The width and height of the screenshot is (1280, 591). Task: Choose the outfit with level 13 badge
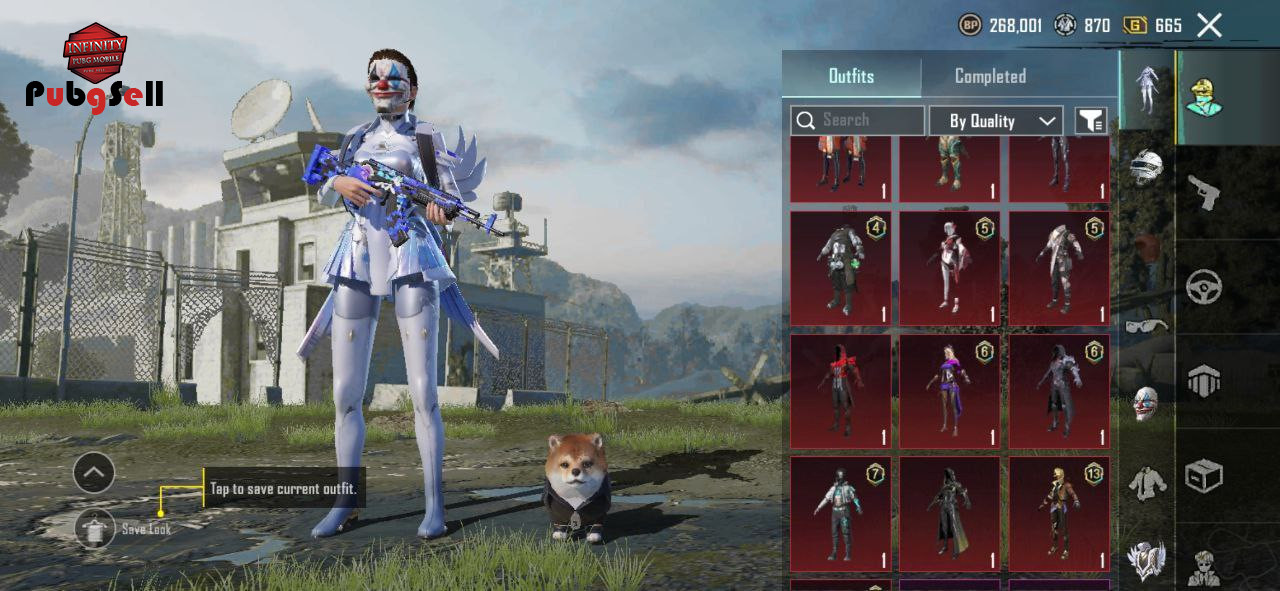coord(1058,514)
